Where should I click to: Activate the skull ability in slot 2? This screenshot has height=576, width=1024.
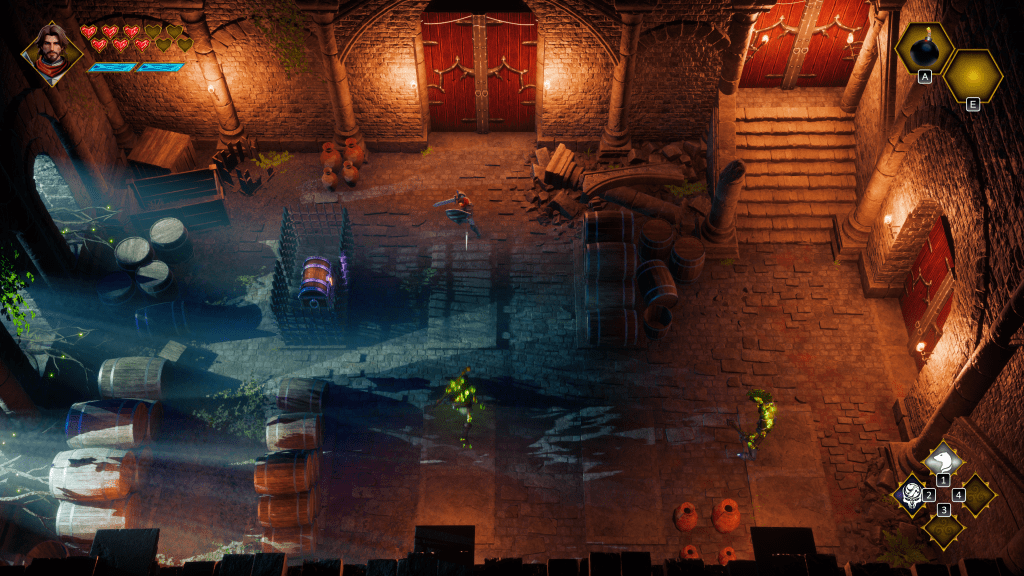[x=912, y=492]
